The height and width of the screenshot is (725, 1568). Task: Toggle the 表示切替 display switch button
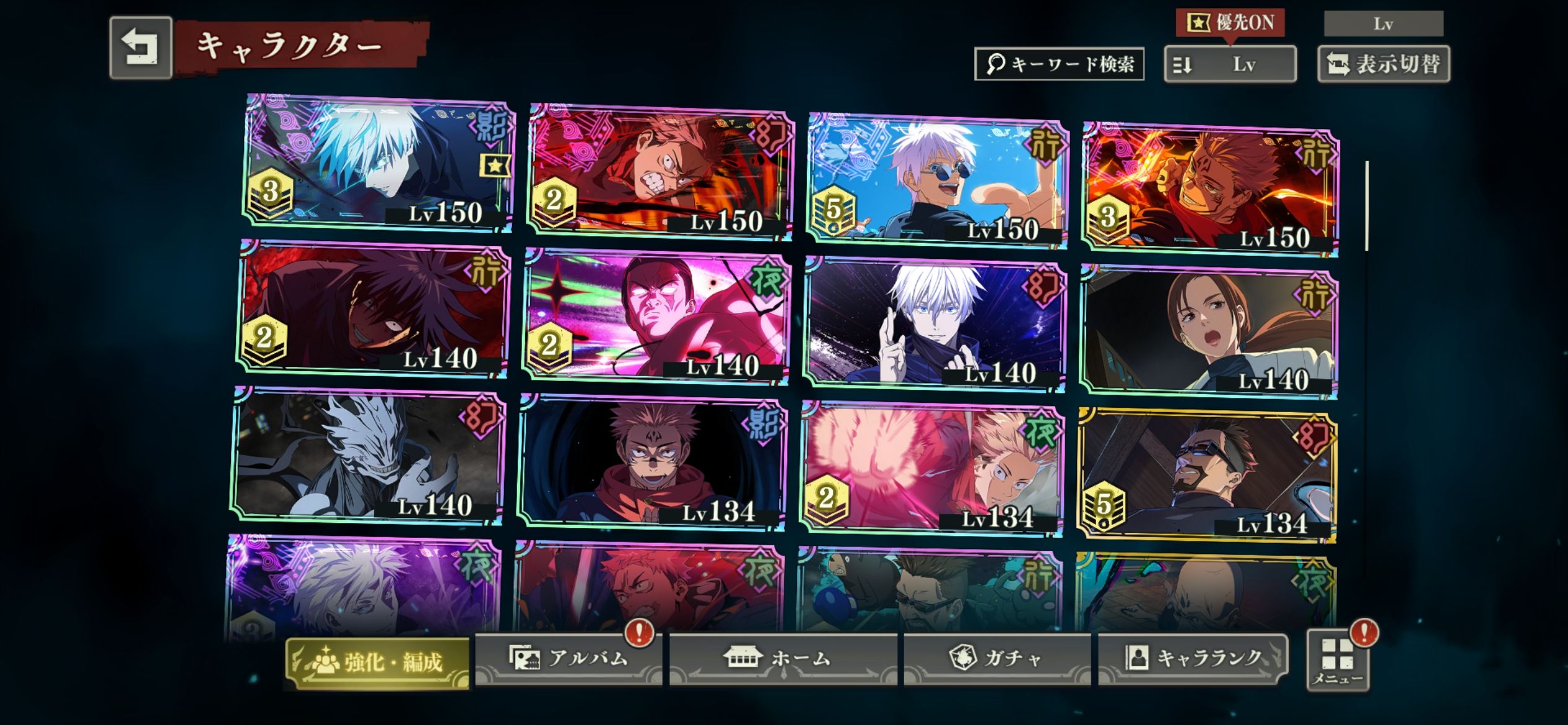1383,64
